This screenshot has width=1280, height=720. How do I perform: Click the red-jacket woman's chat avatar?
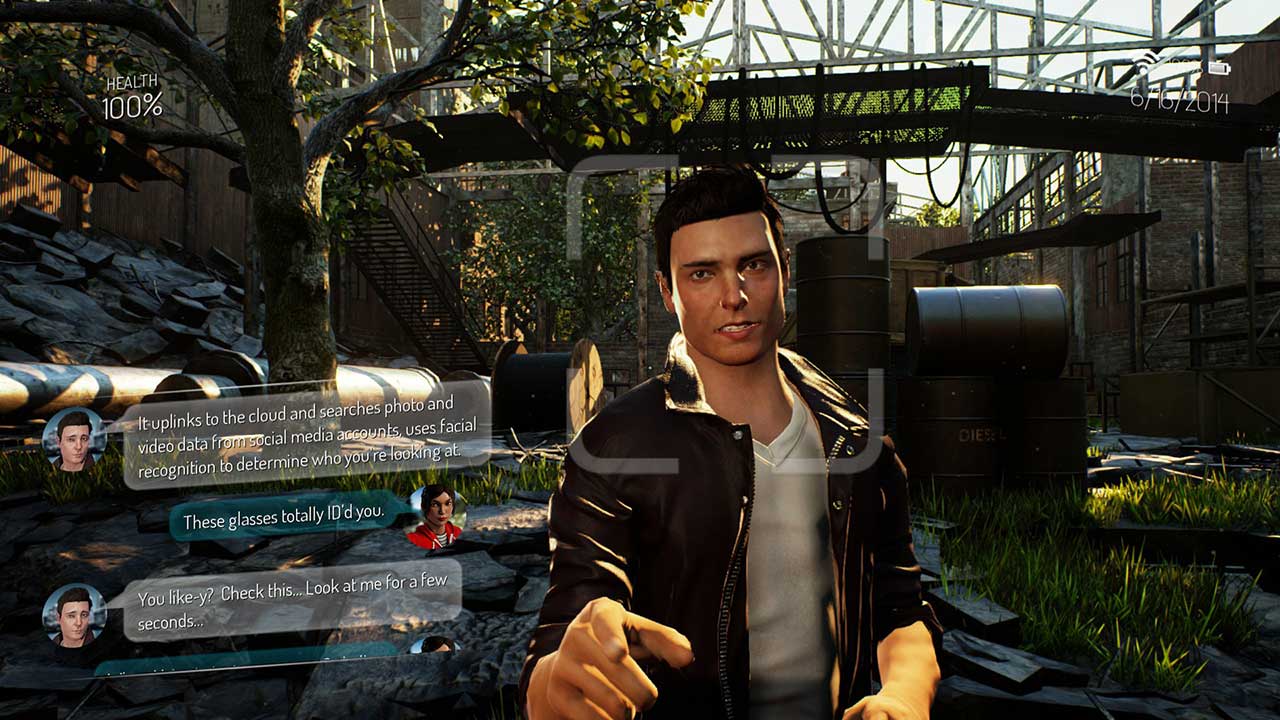(x=436, y=516)
